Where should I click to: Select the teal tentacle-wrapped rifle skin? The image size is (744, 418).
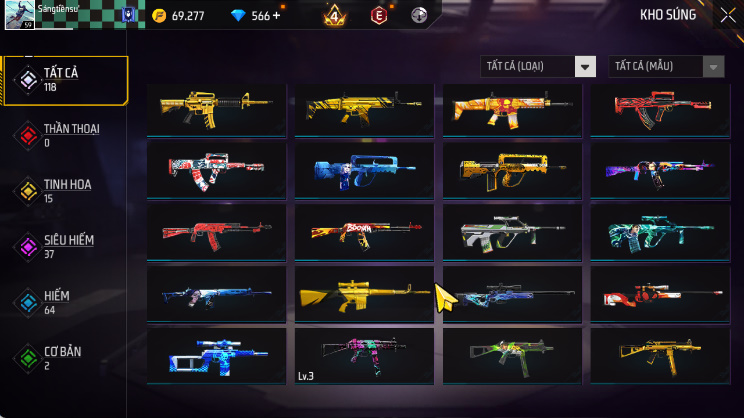coord(658,232)
